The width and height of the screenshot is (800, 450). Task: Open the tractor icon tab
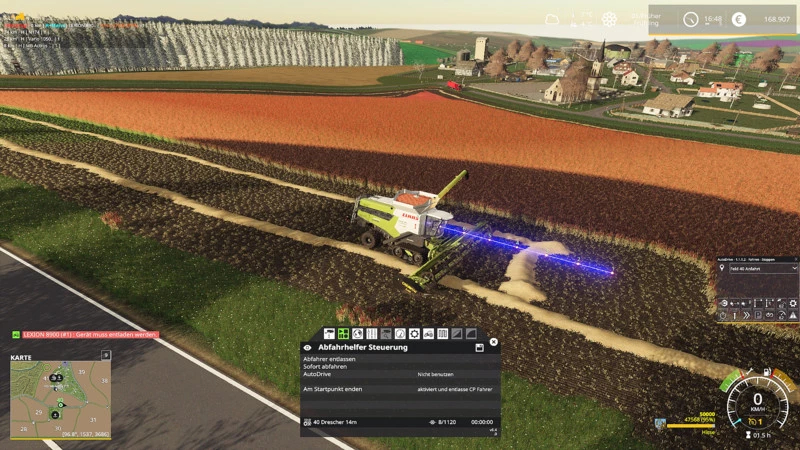[428, 333]
